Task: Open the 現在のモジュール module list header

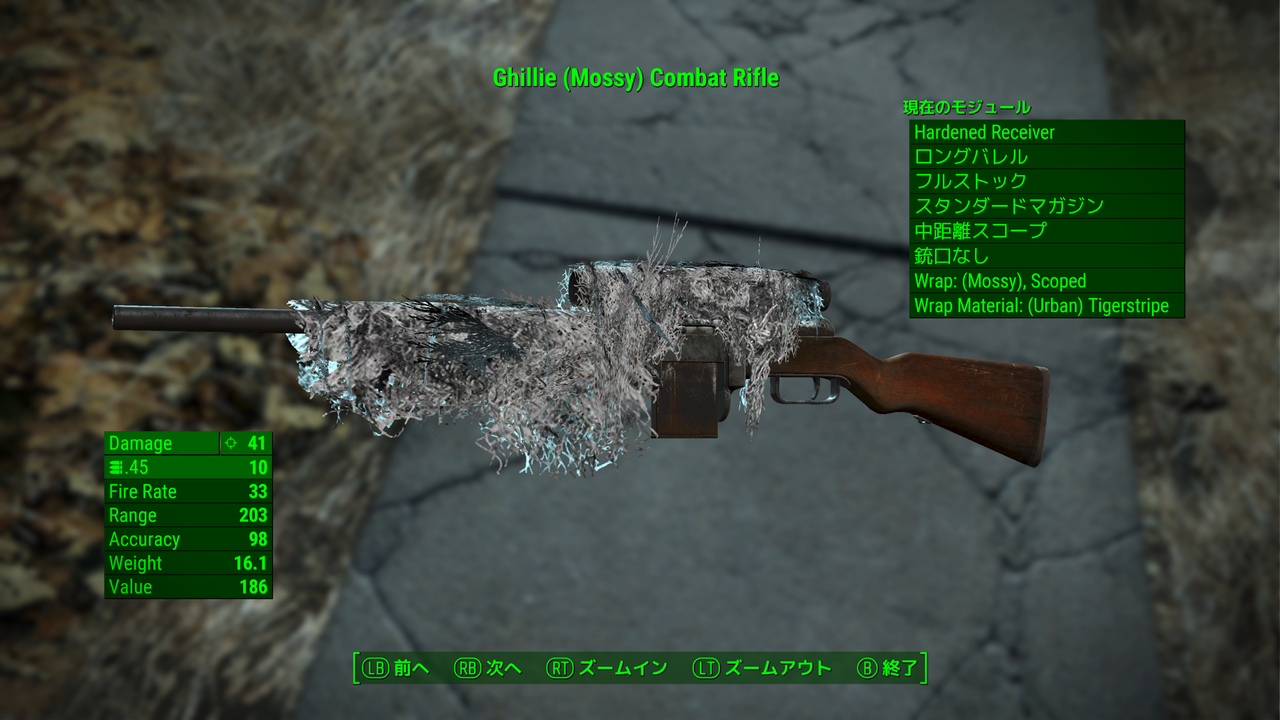Action: 966,107
